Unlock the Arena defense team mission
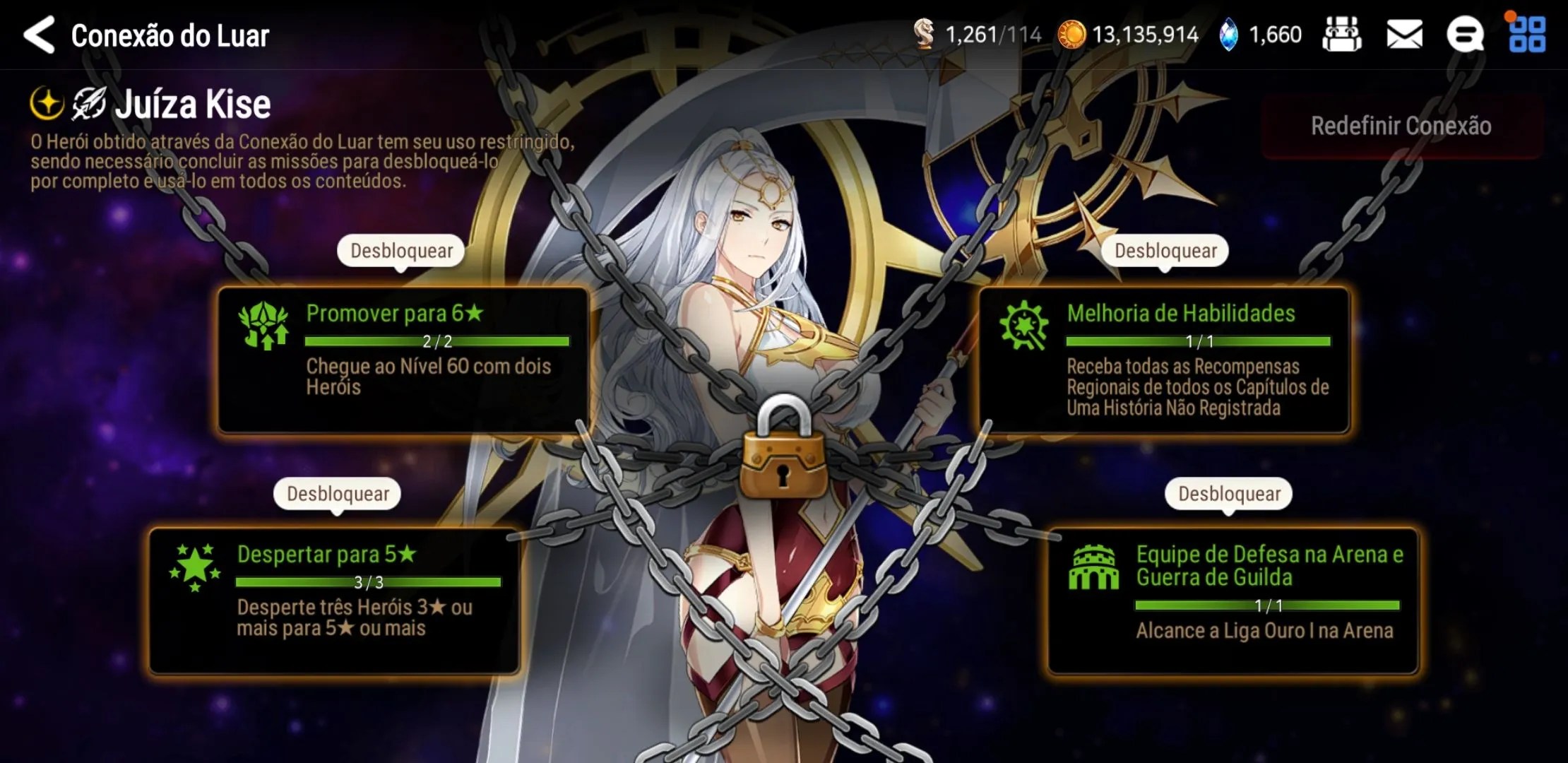Image resolution: width=1568 pixels, height=763 pixels. 1229,494
